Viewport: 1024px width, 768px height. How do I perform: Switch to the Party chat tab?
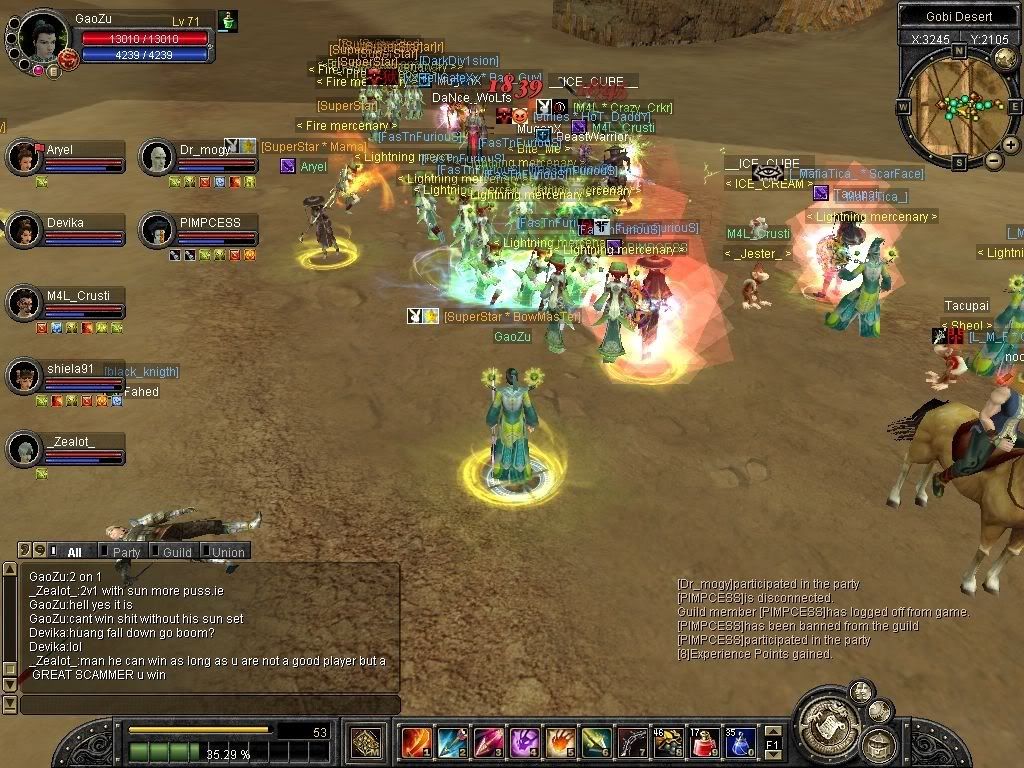tap(124, 551)
